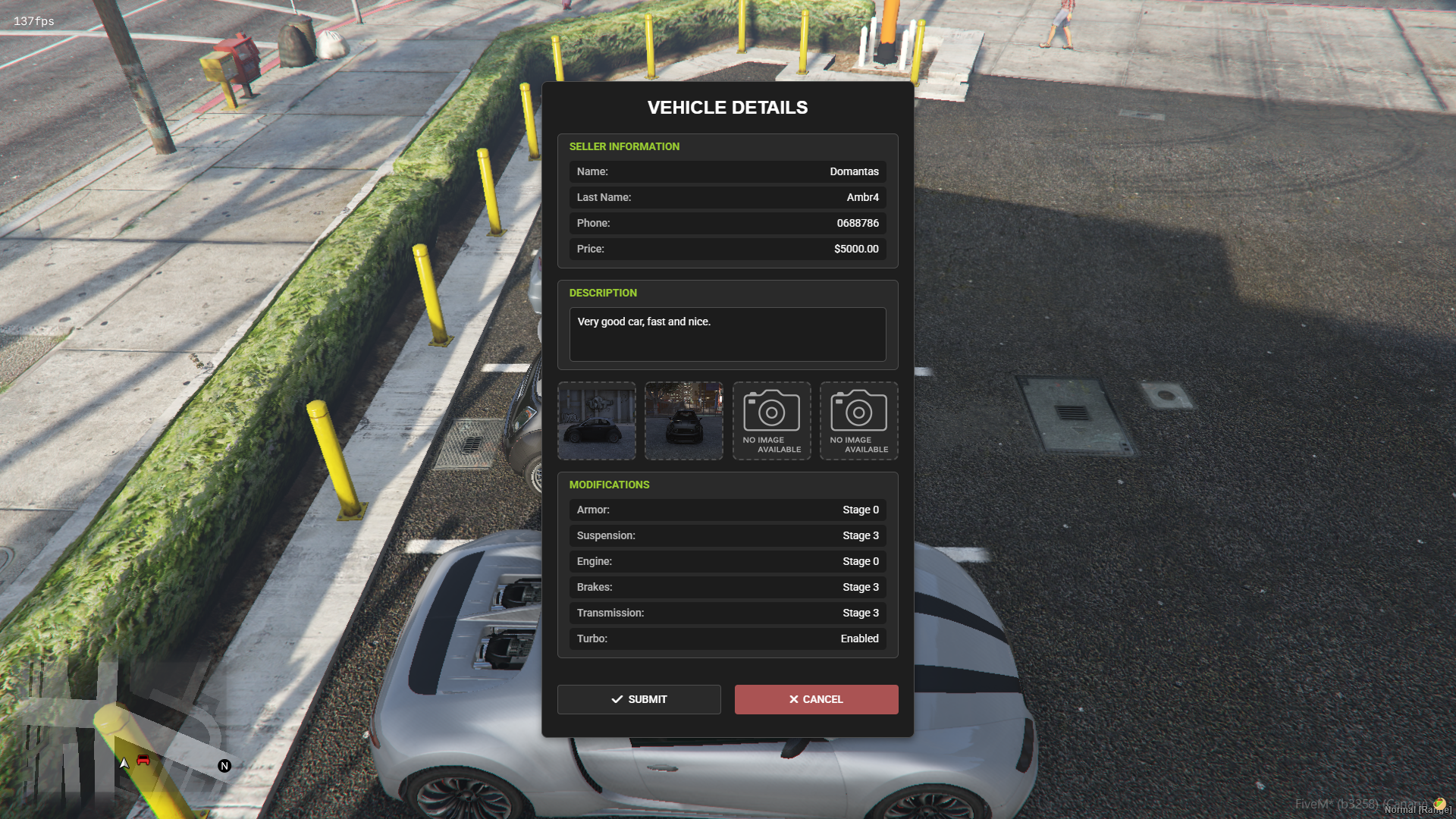Toggle the Suspension Stage 3 entry
The image size is (1456, 819).
[726, 535]
